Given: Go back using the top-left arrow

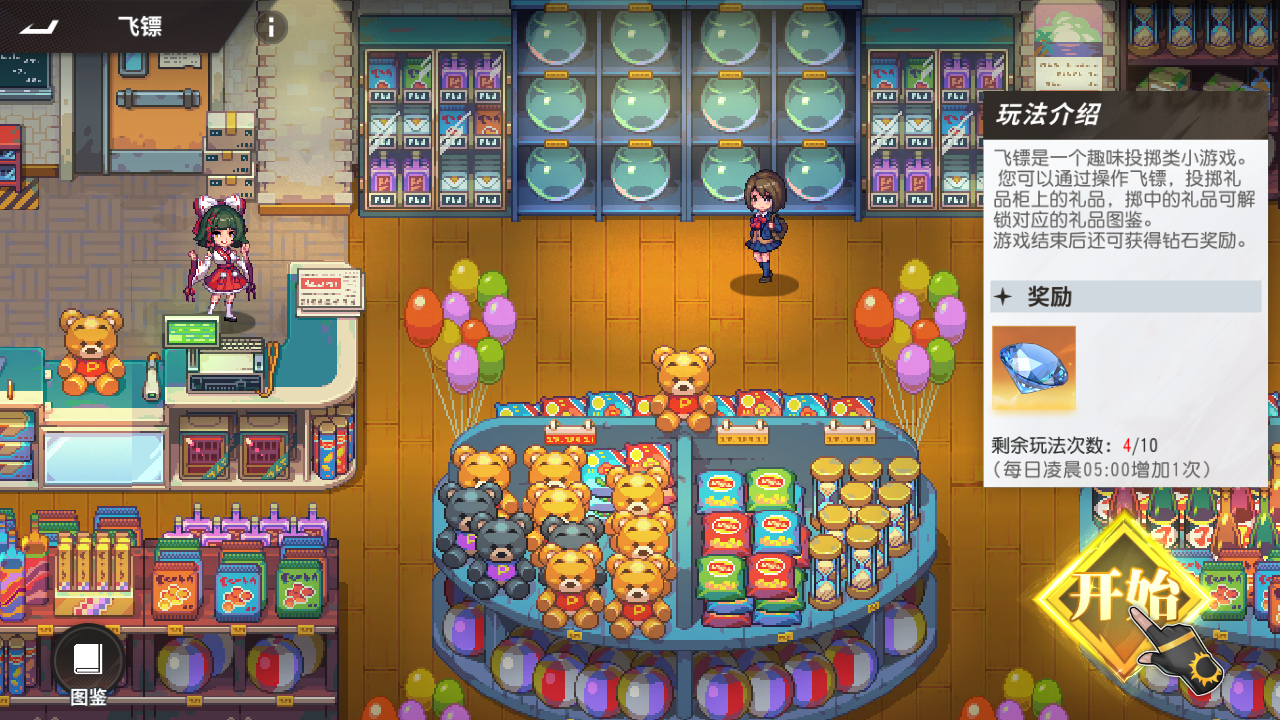Looking at the screenshot, I should pos(39,26).
